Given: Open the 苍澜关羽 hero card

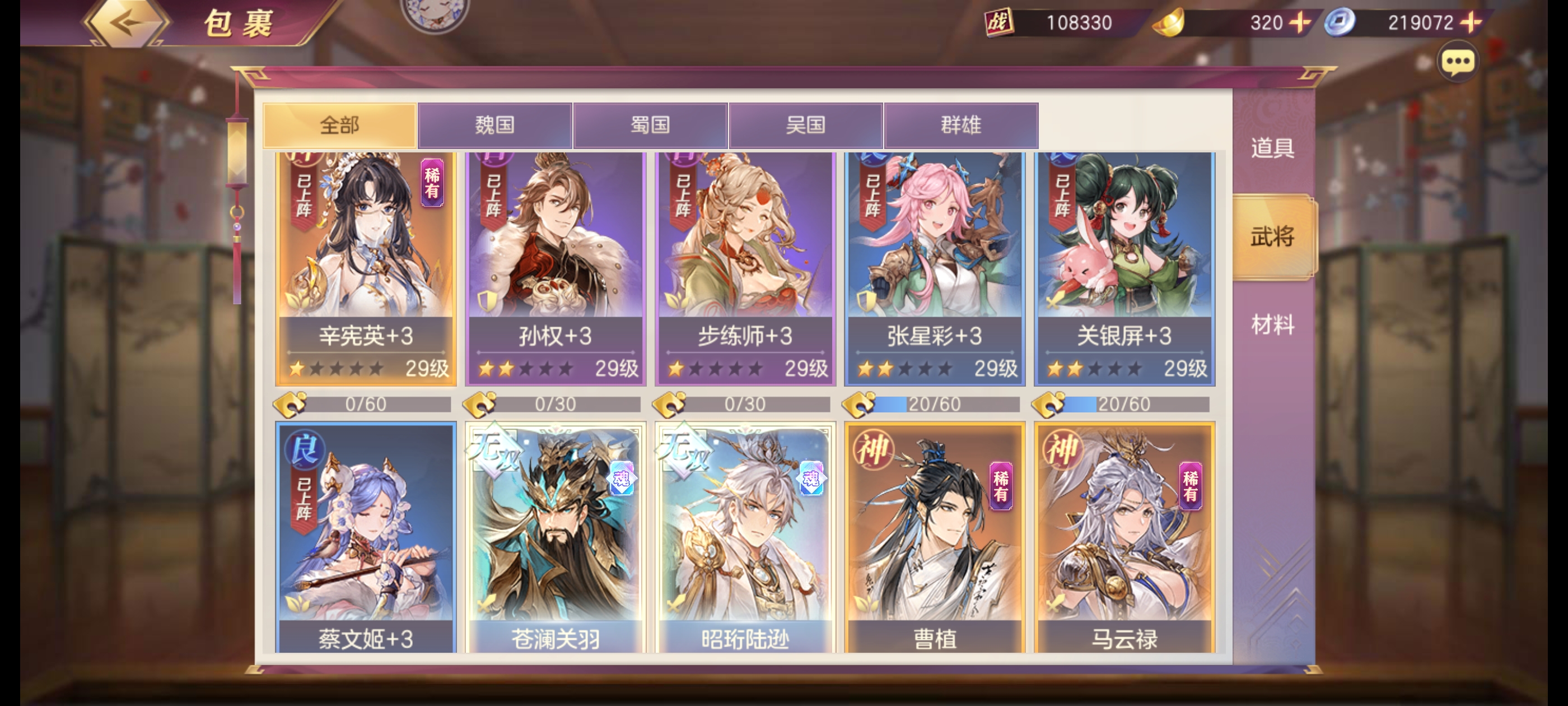Looking at the screenshot, I should pyautogui.click(x=555, y=536).
